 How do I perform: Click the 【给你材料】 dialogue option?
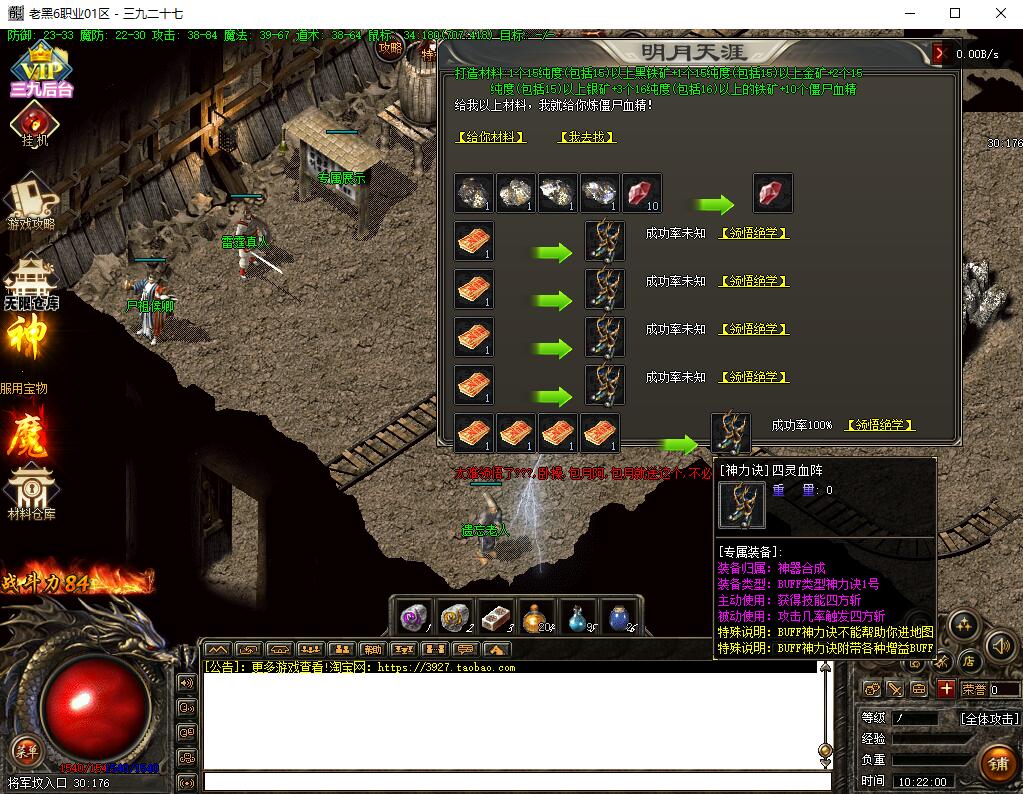tap(490, 137)
